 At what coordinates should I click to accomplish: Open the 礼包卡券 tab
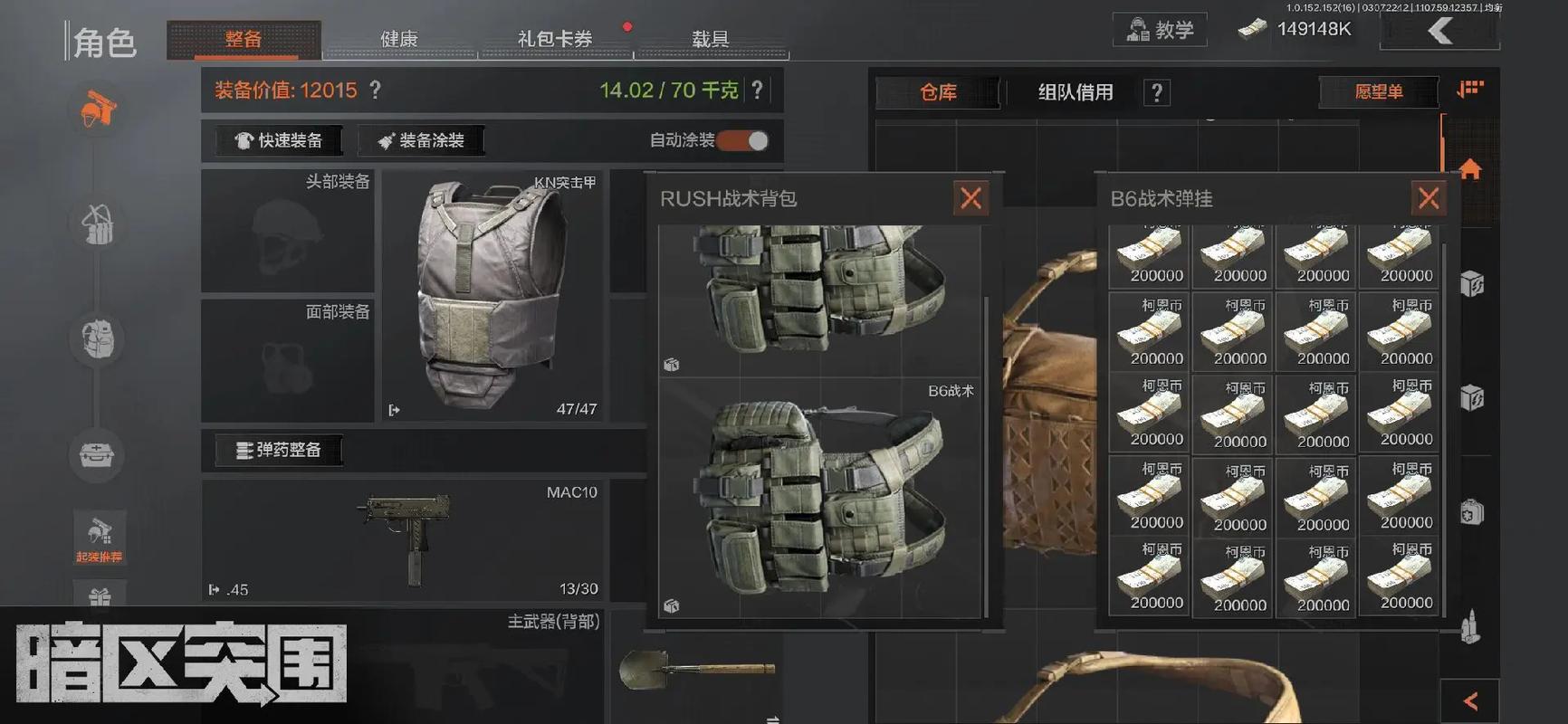[x=554, y=40]
